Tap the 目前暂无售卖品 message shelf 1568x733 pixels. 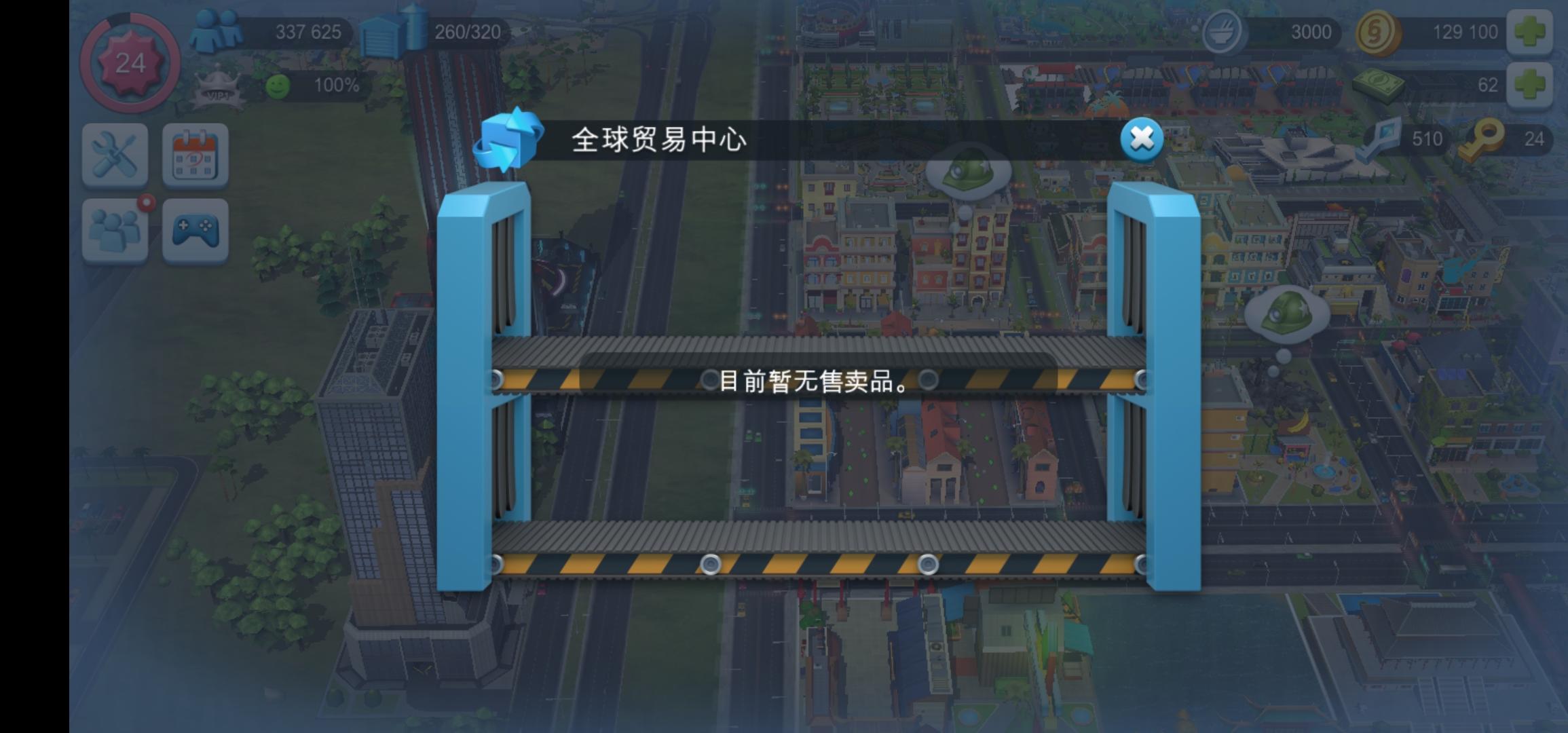[x=815, y=381]
